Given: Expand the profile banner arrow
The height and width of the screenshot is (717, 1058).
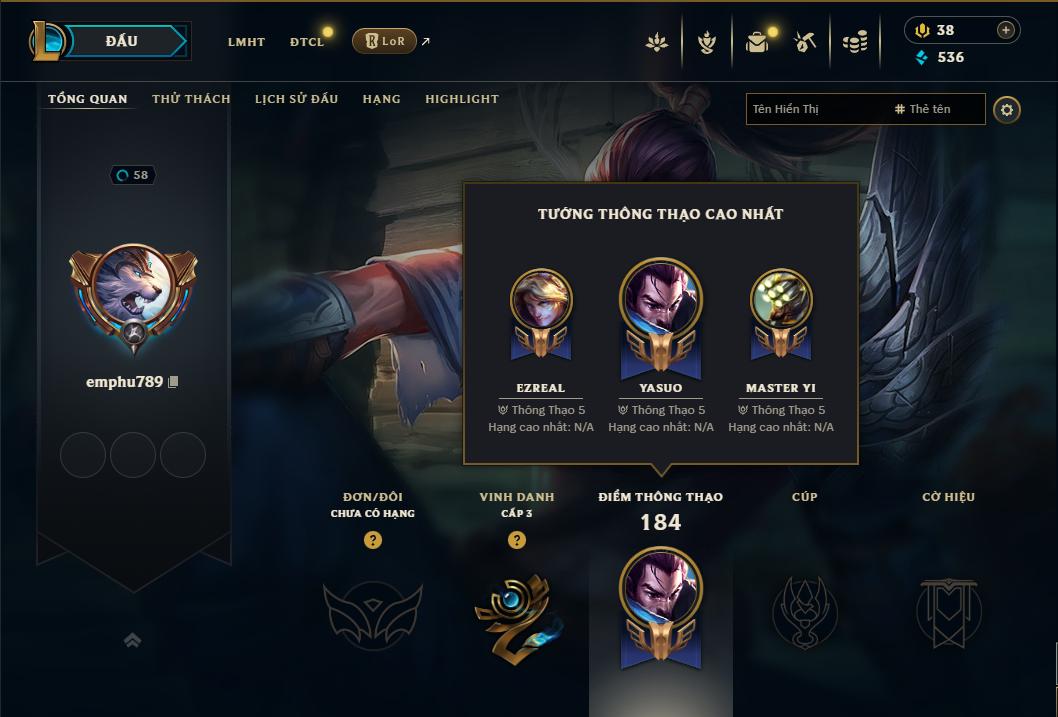Looking at the screenshot, I should [132, 640].
